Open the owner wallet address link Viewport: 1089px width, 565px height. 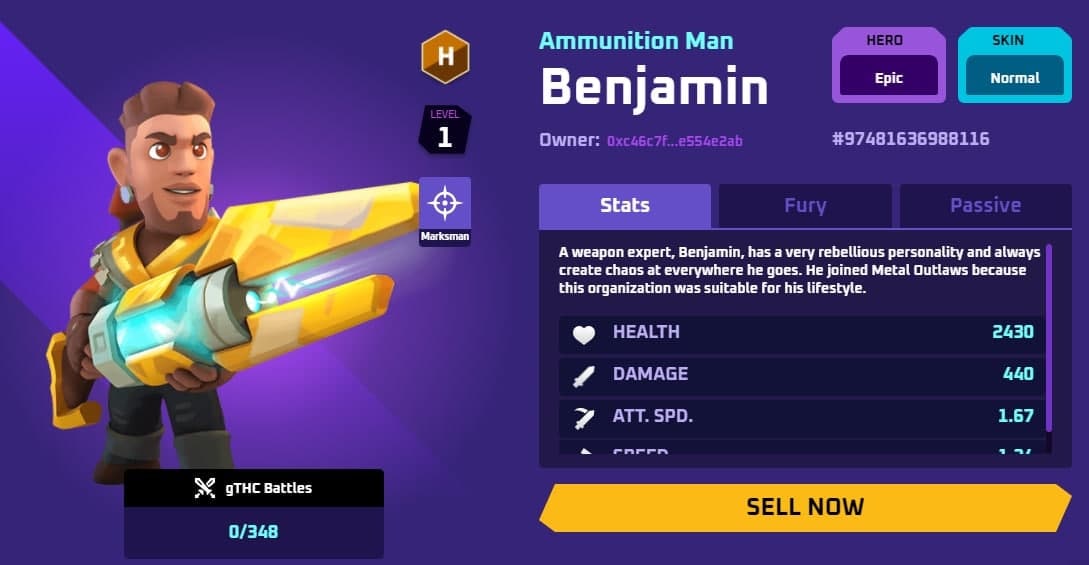(x=674, y=141)
